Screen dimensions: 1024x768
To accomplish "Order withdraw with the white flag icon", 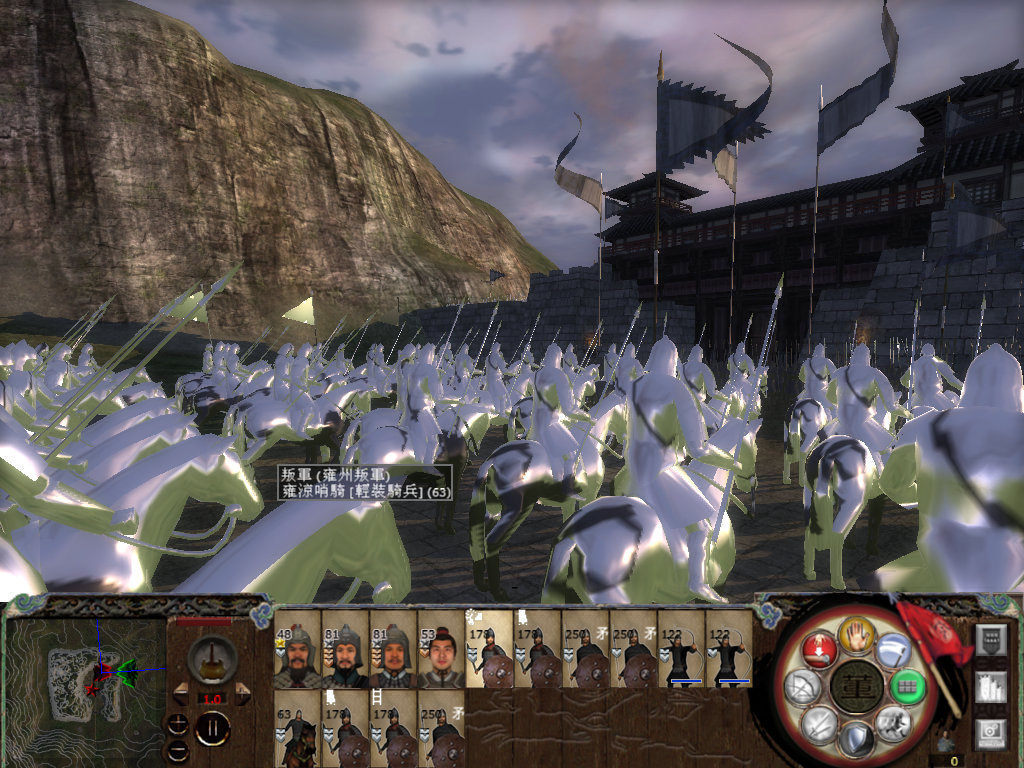I will [x=892, y=651].
